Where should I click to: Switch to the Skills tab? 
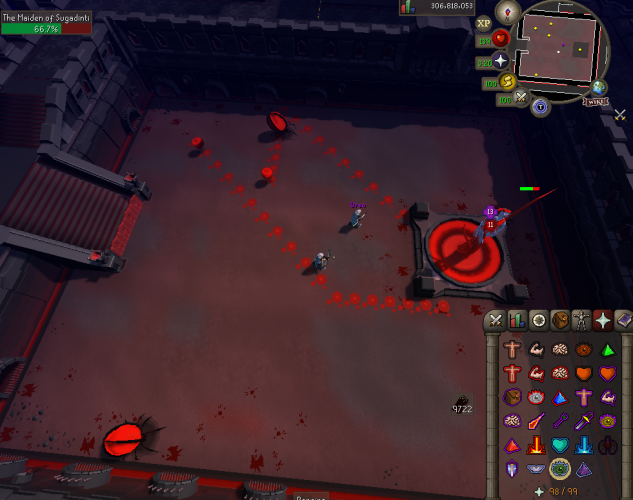[517, 321]
